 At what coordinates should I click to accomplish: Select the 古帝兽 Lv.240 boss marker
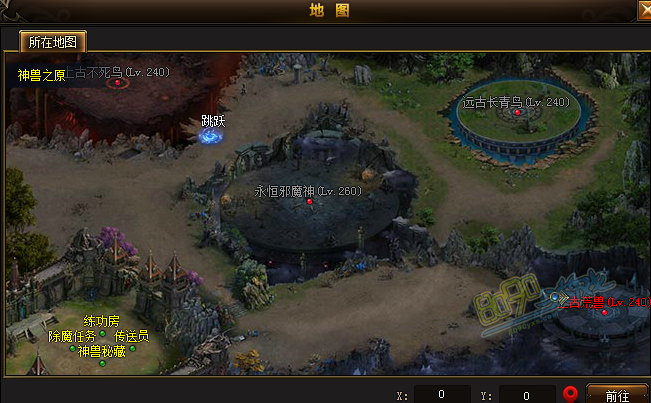(x=603, y=311)
